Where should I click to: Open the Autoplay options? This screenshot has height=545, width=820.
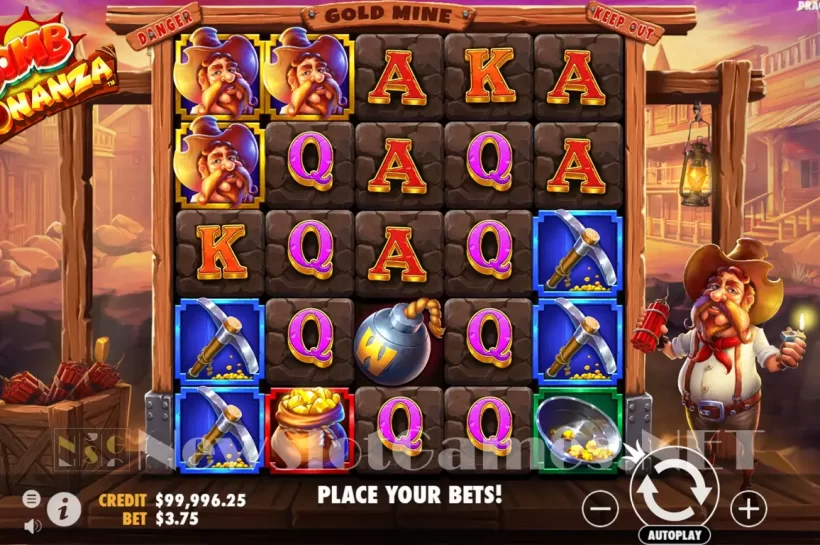click(x=675, y=535)
